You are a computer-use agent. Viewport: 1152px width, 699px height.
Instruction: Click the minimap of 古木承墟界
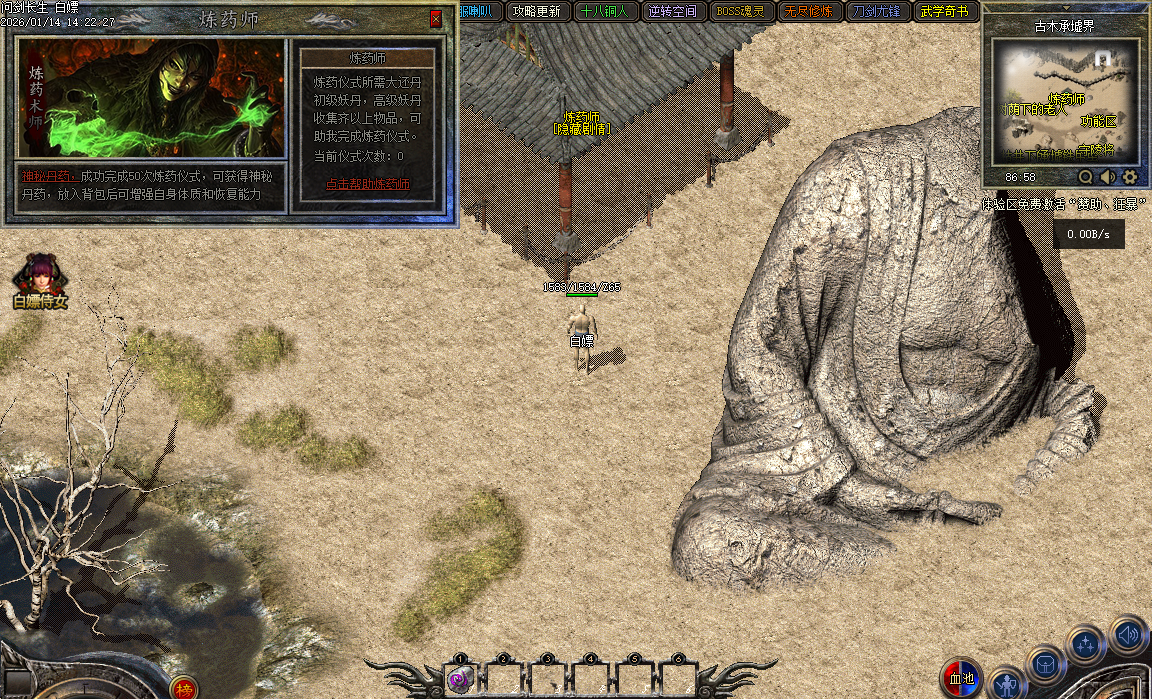click(1065, 100)
